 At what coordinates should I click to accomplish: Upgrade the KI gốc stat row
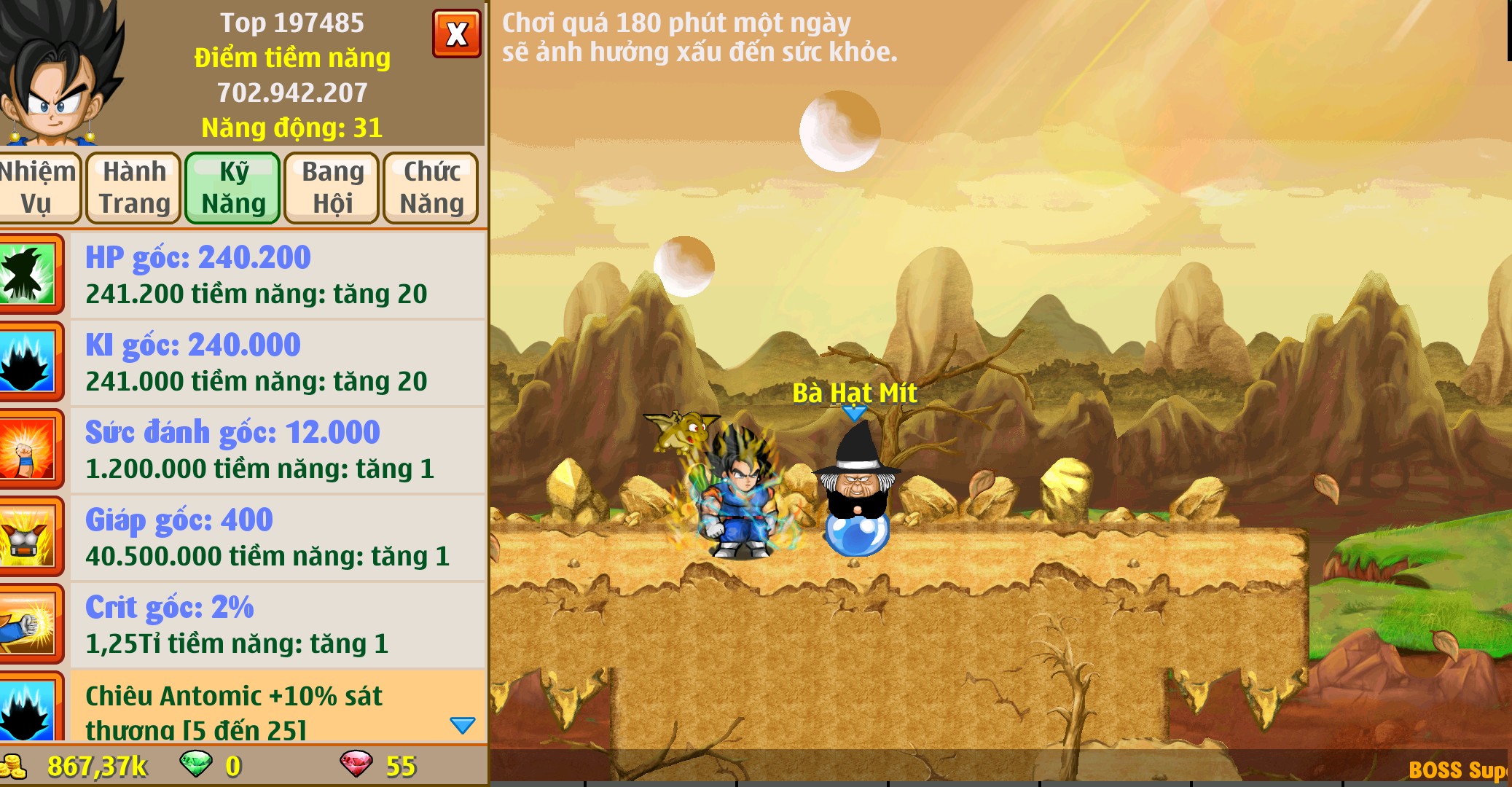coord(277,362)
